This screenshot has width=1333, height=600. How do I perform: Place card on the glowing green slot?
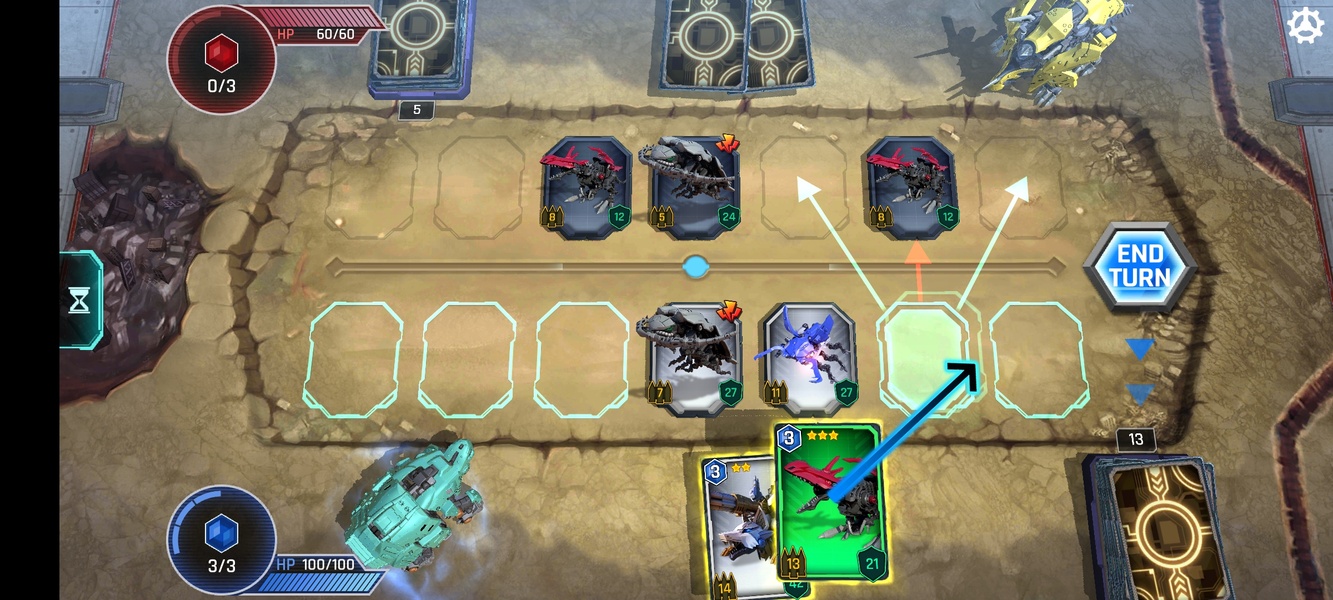[924, 358]
